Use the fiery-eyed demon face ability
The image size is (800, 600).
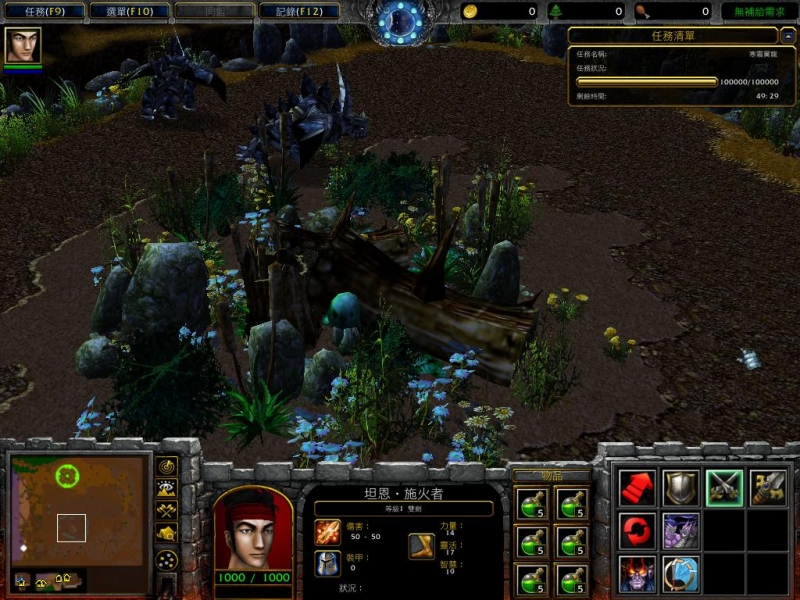638,574
